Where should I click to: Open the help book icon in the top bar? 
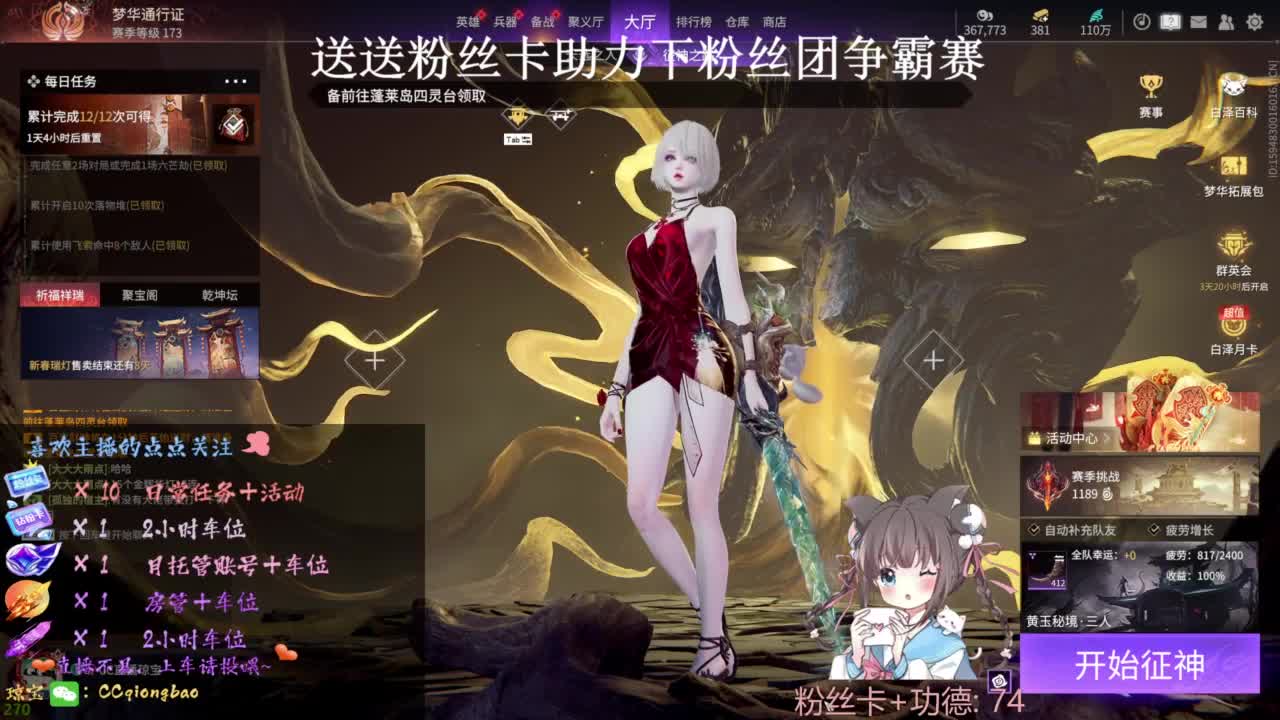(1170, 21)
